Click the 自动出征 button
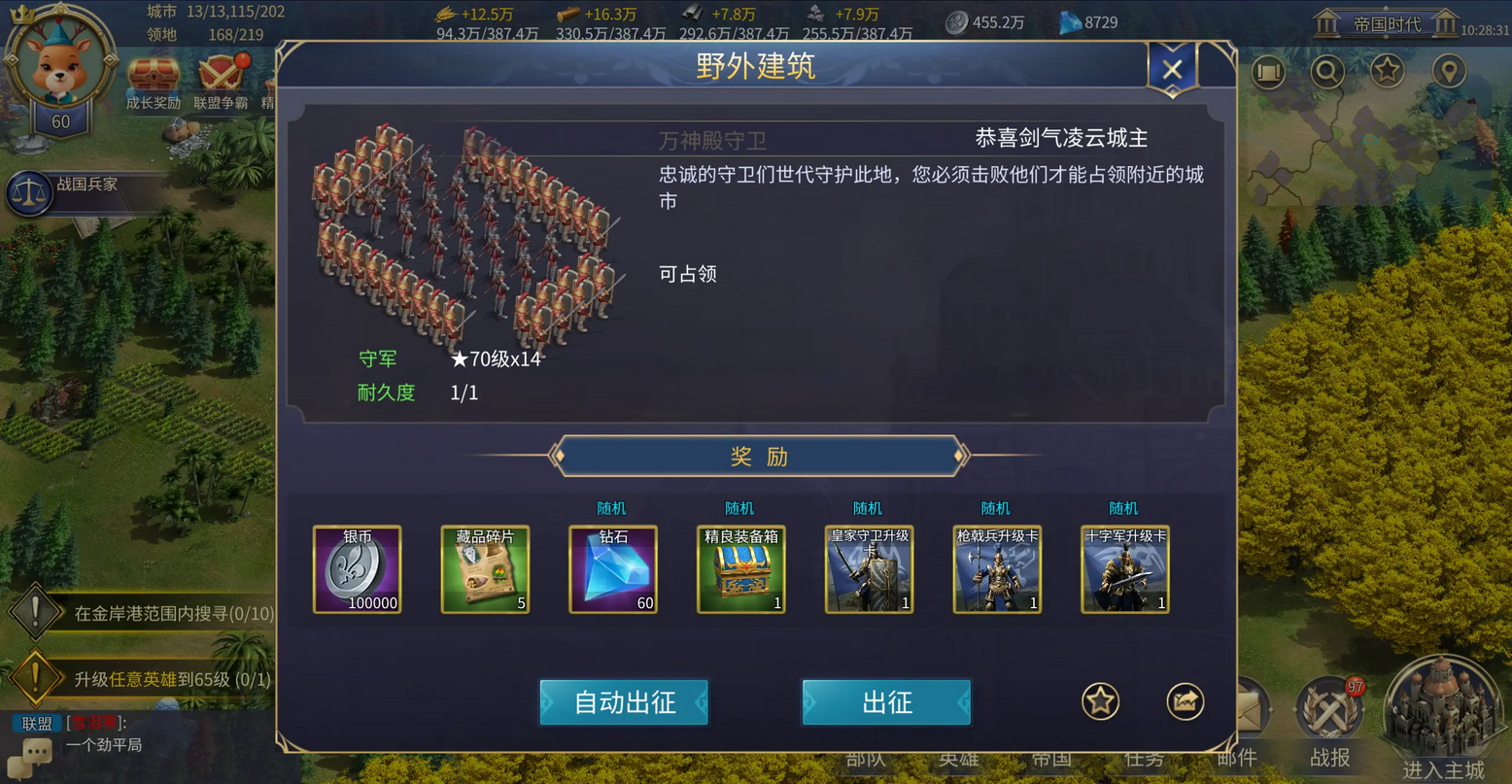1512x784 pixels. click(x=623, y=701)
